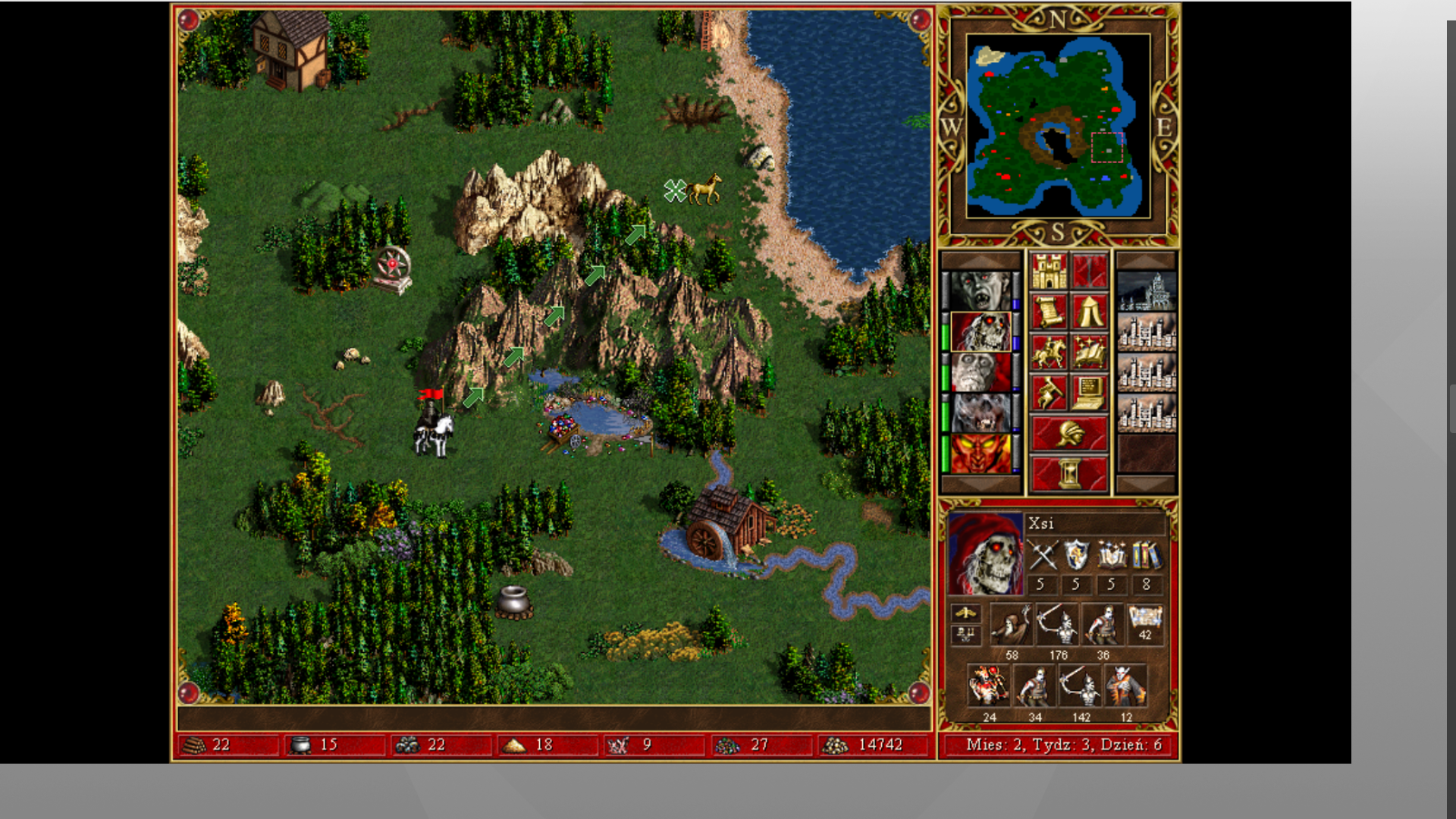Screen dimensions: 1456x819
Task: Move hero using the horseman button
Action: [1049, 353]
